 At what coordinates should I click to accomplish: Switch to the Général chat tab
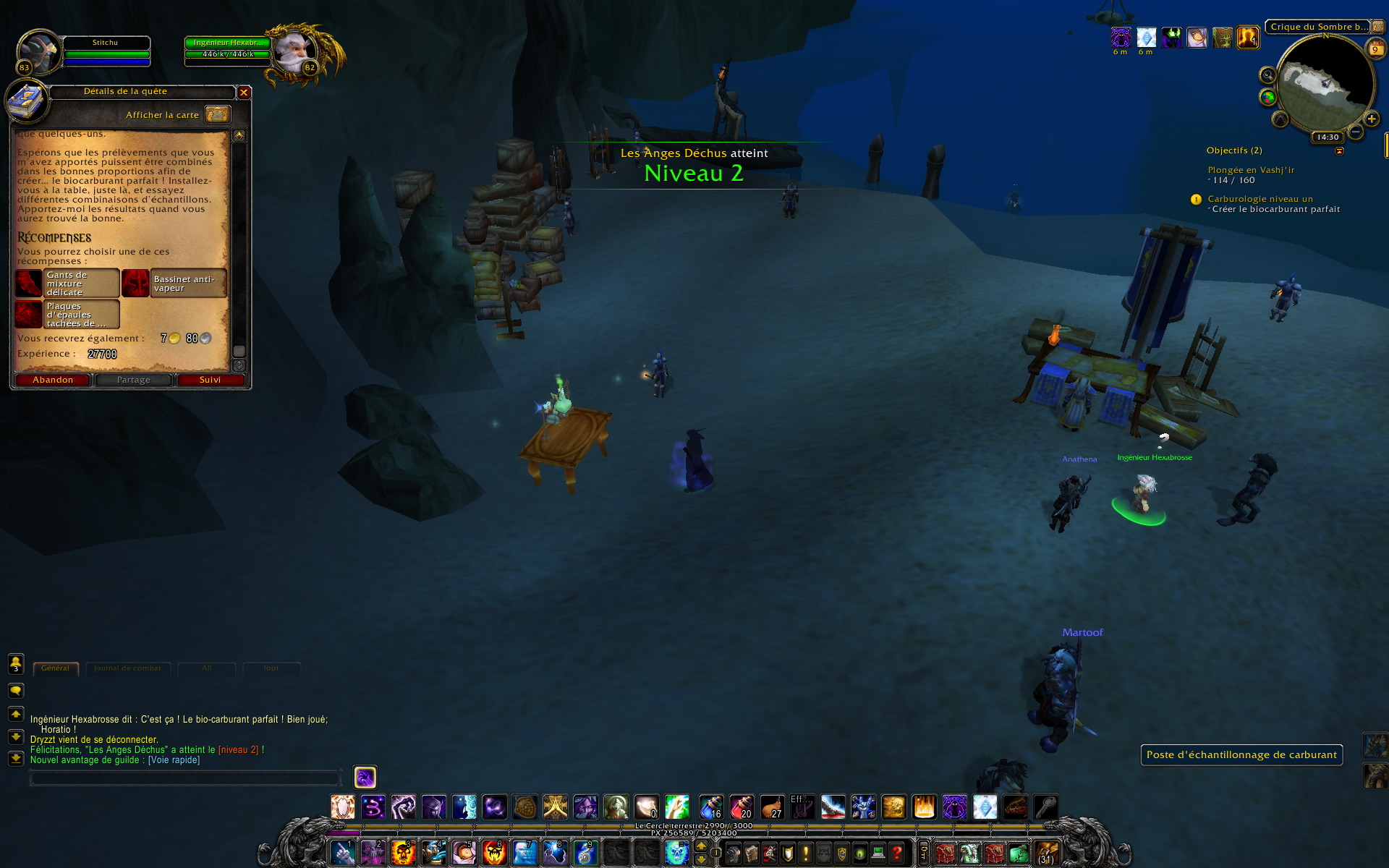tap(55, 668)
